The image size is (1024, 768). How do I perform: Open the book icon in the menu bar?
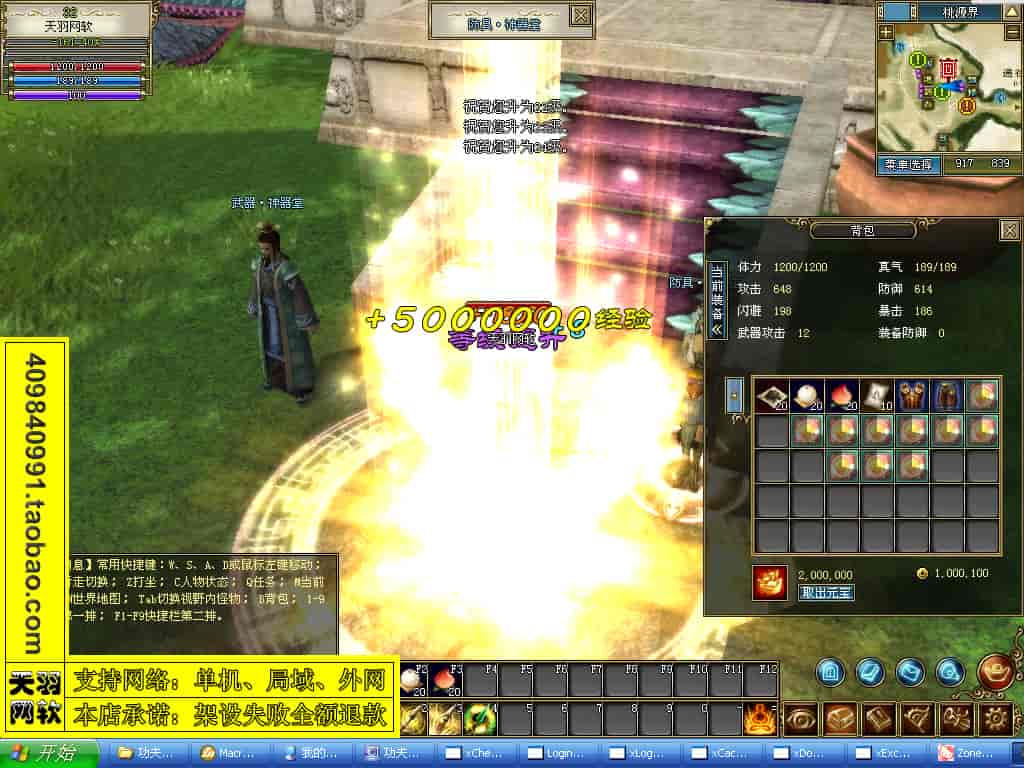[879, 718]
